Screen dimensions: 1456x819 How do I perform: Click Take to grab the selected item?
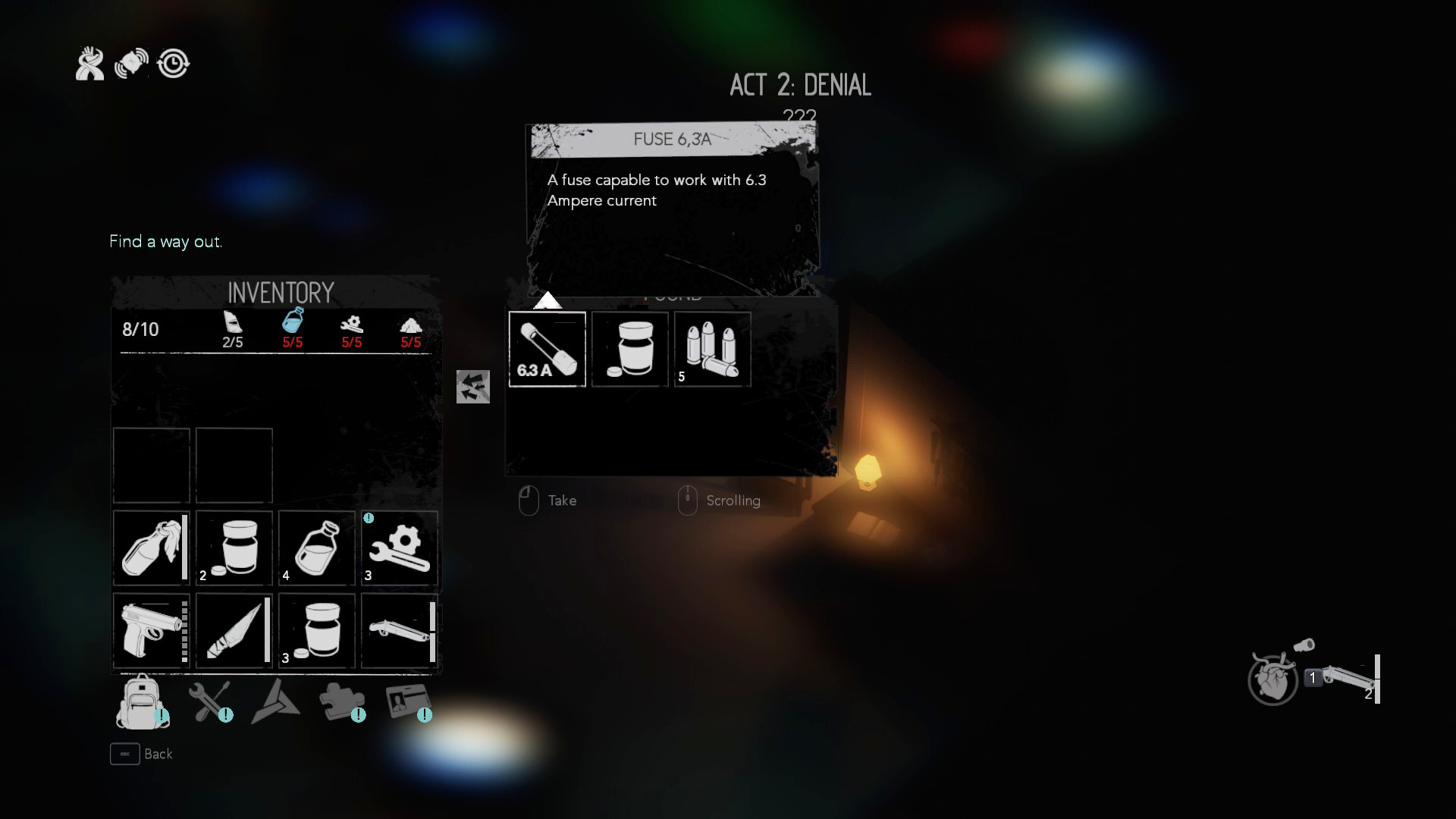point(561,500)
